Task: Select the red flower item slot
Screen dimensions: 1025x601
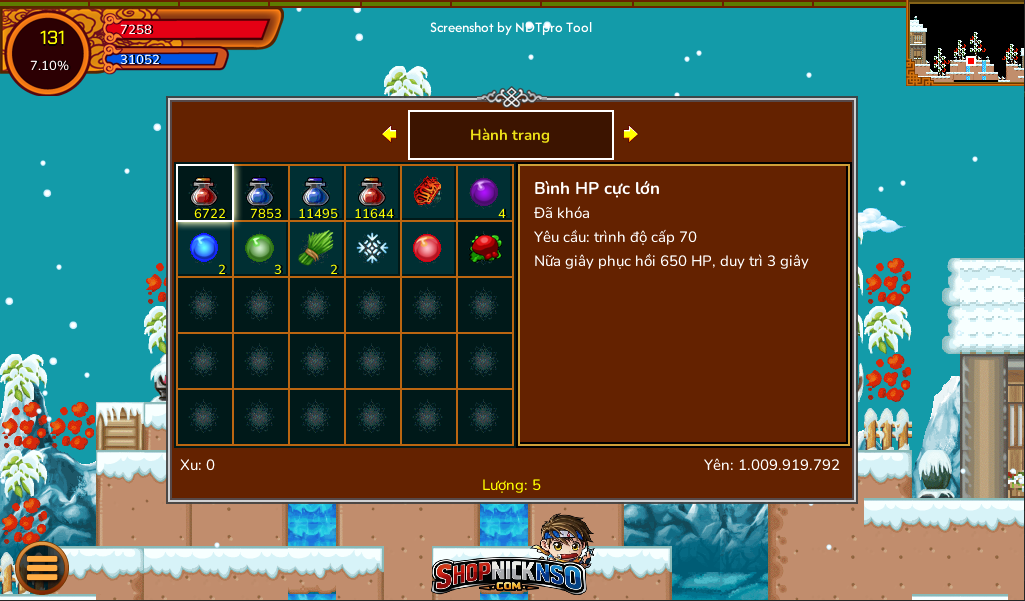Action: point(485,248)
